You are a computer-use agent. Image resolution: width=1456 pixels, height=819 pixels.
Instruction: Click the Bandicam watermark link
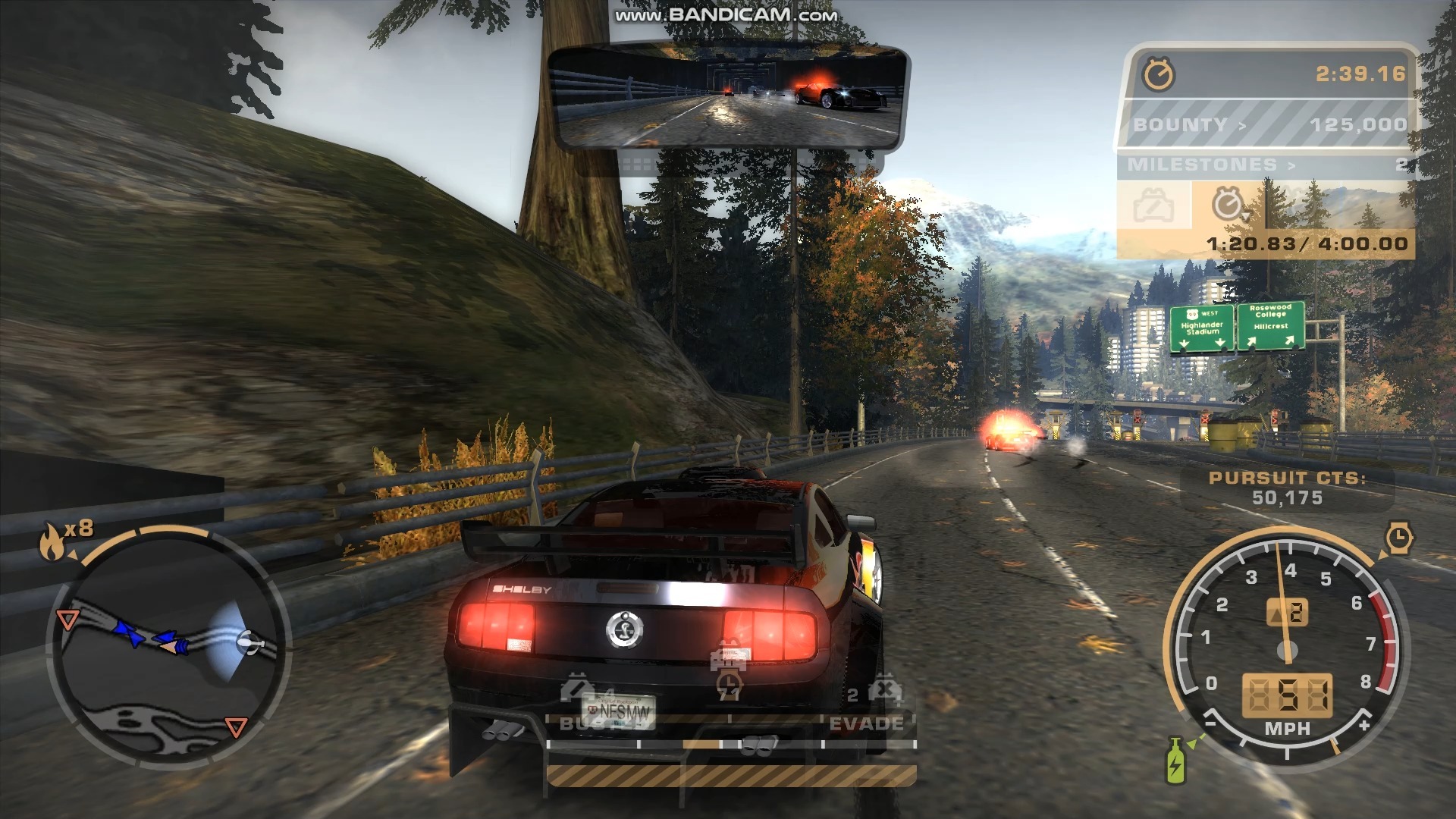coord(726,15)
